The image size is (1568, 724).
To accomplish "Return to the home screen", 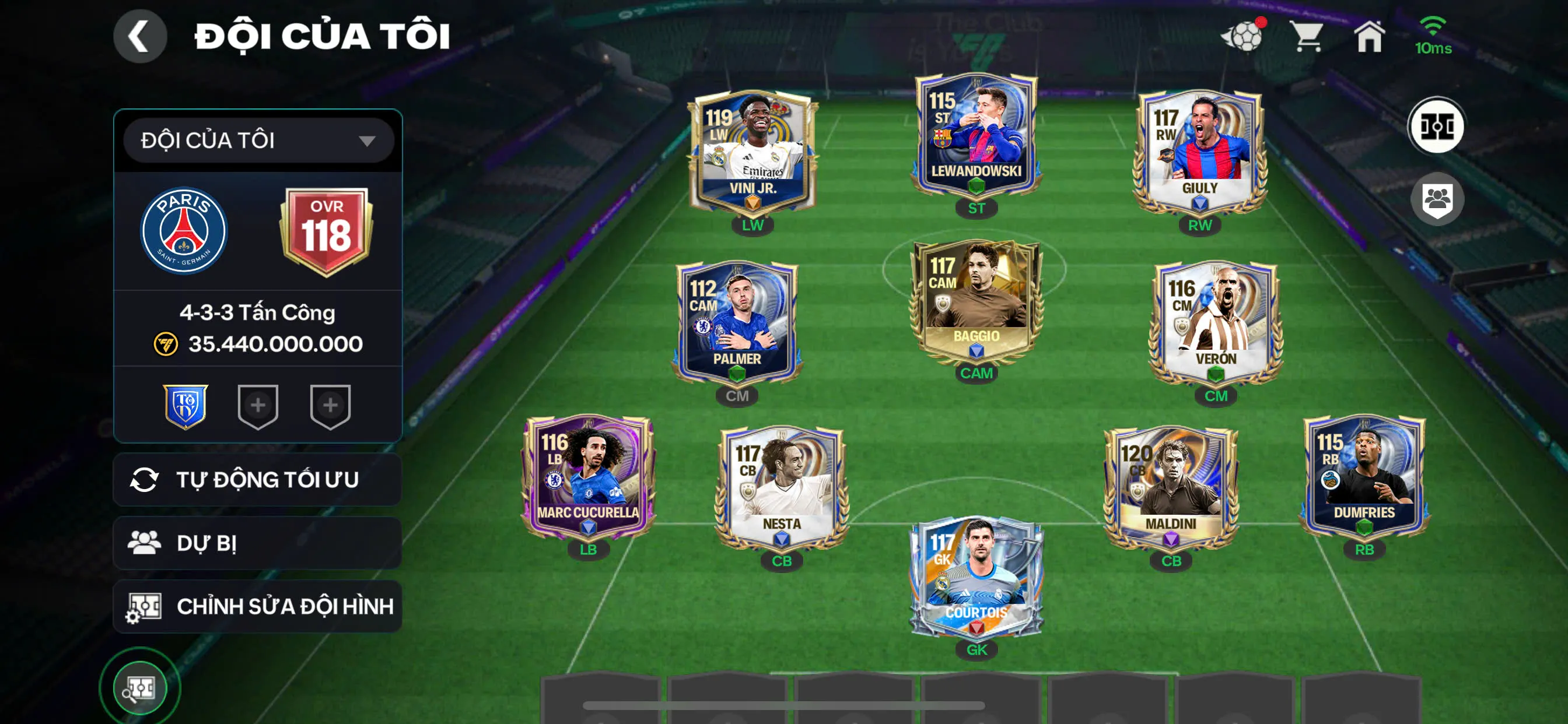I will (1369, 37).
